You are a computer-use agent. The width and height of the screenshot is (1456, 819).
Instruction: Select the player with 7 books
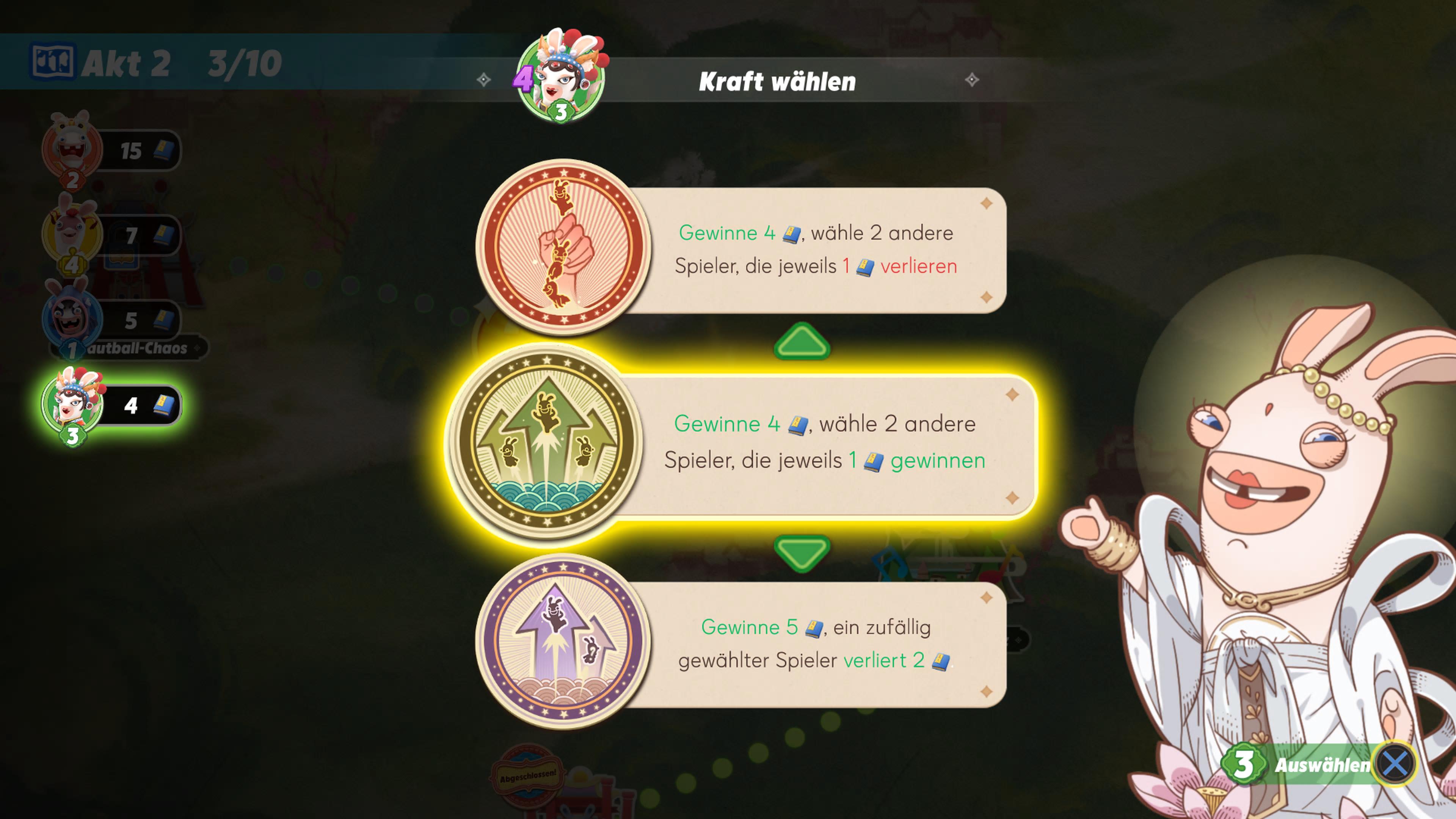pos(110,235)
